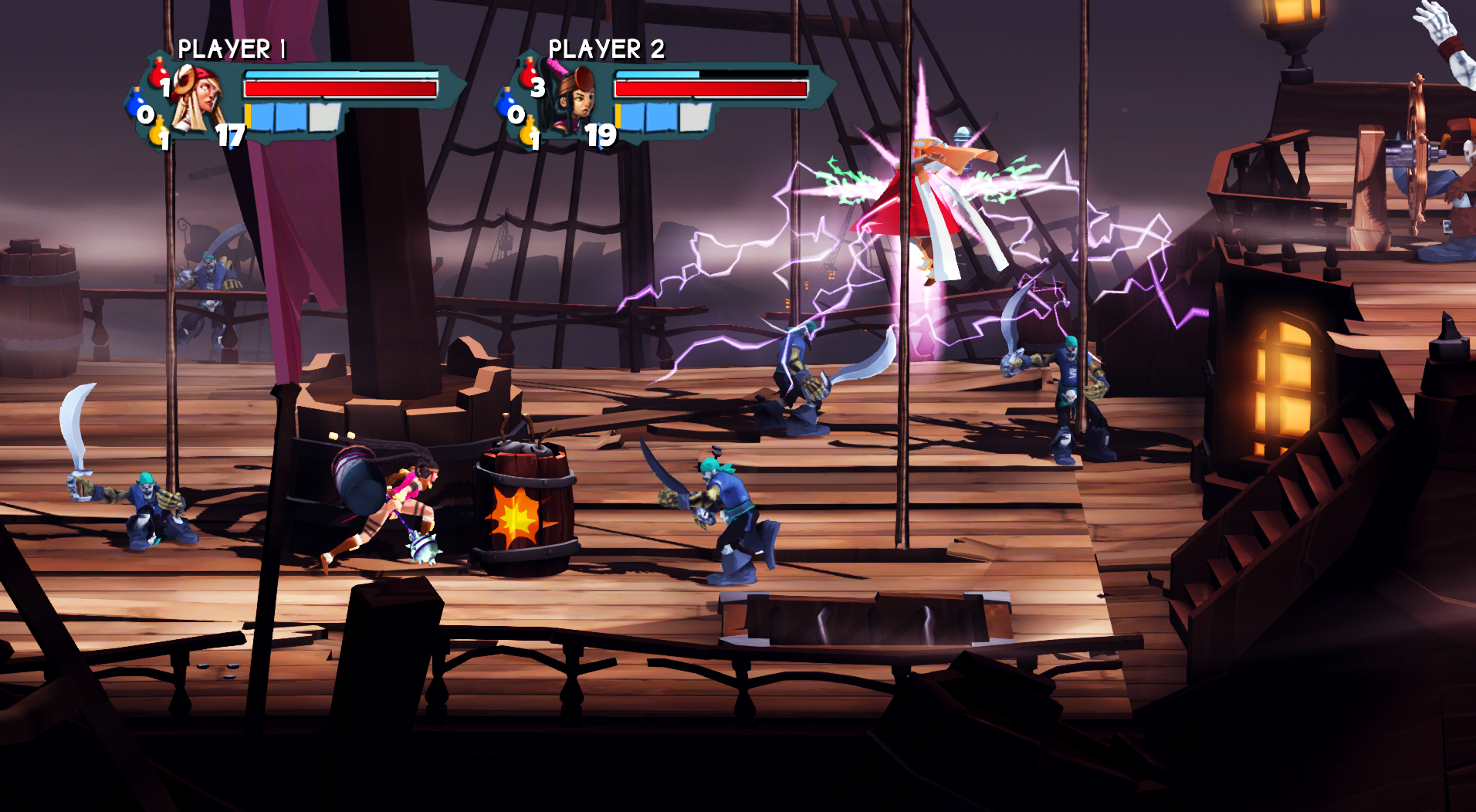
Task: Click Player 2's blue stamina bar
Action: pos(657,75)
